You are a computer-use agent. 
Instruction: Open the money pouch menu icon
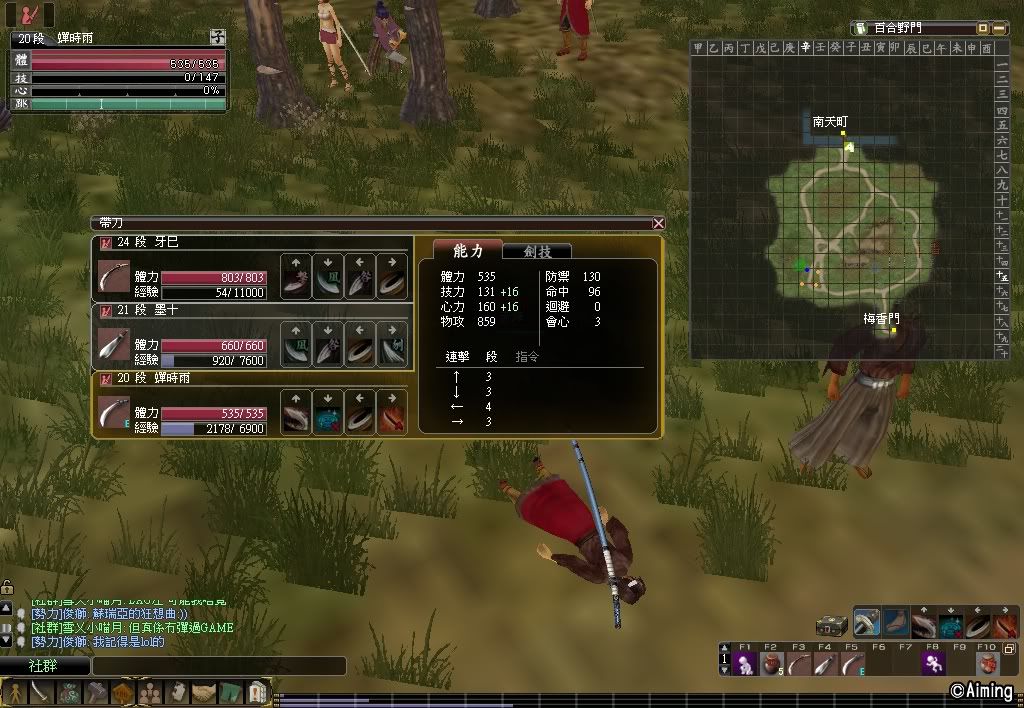click(69, 692)
